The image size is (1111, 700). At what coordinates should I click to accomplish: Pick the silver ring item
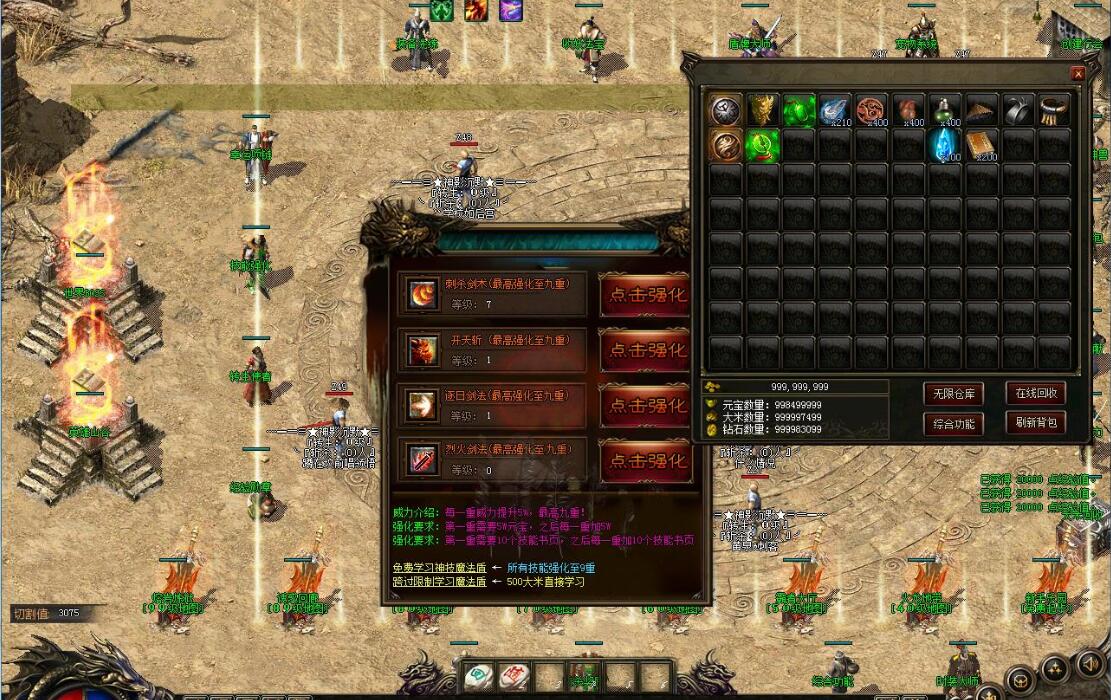point(1018,110)
